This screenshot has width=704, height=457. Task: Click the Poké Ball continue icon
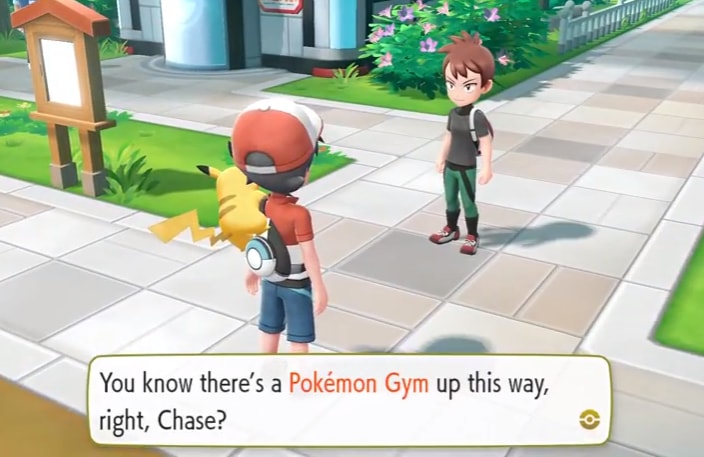[589, 418]
